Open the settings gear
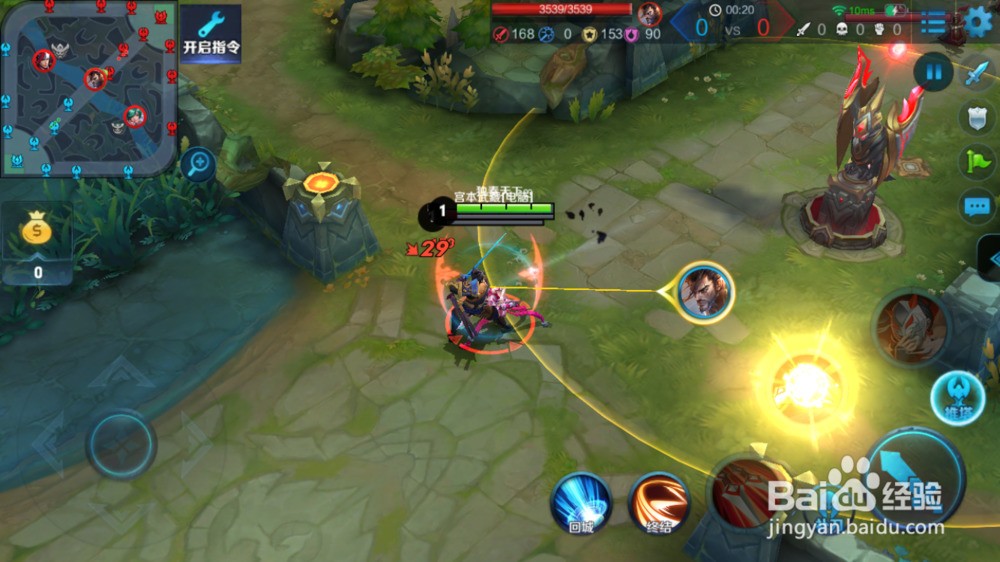This screenshot has width=1000, height=562. tap(978, 21)
